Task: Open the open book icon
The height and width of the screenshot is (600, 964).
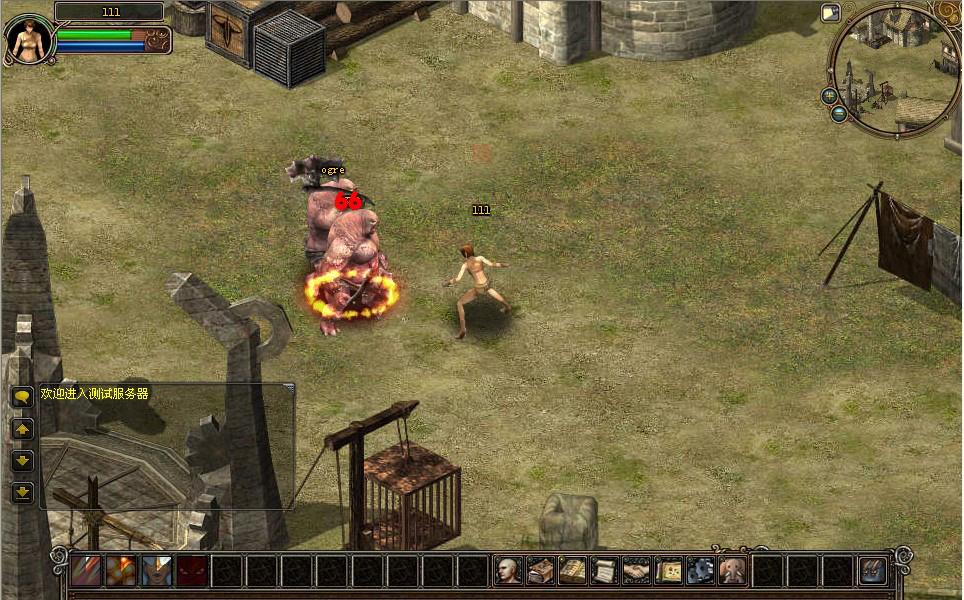Action: click(573, 571)
